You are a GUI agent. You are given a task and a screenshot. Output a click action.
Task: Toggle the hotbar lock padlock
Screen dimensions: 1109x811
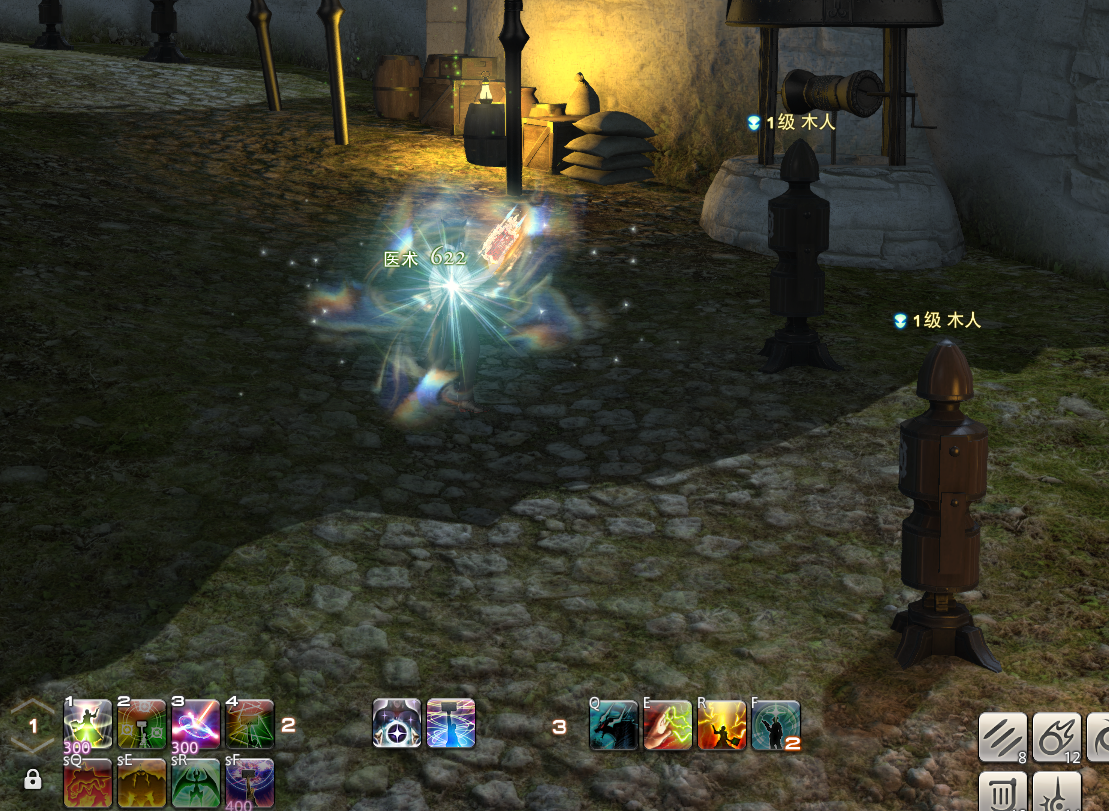(x=32, y=779)
